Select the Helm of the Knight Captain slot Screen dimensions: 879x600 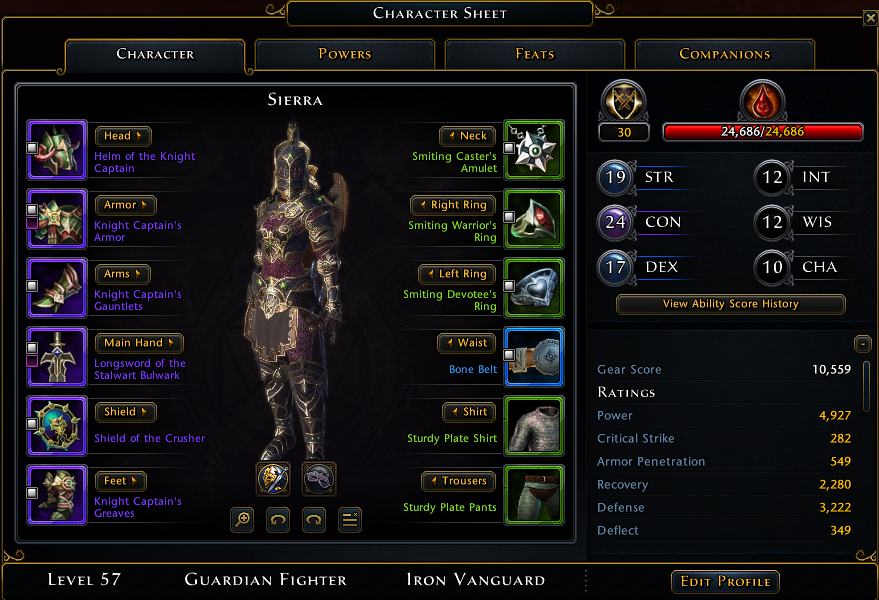57,150
